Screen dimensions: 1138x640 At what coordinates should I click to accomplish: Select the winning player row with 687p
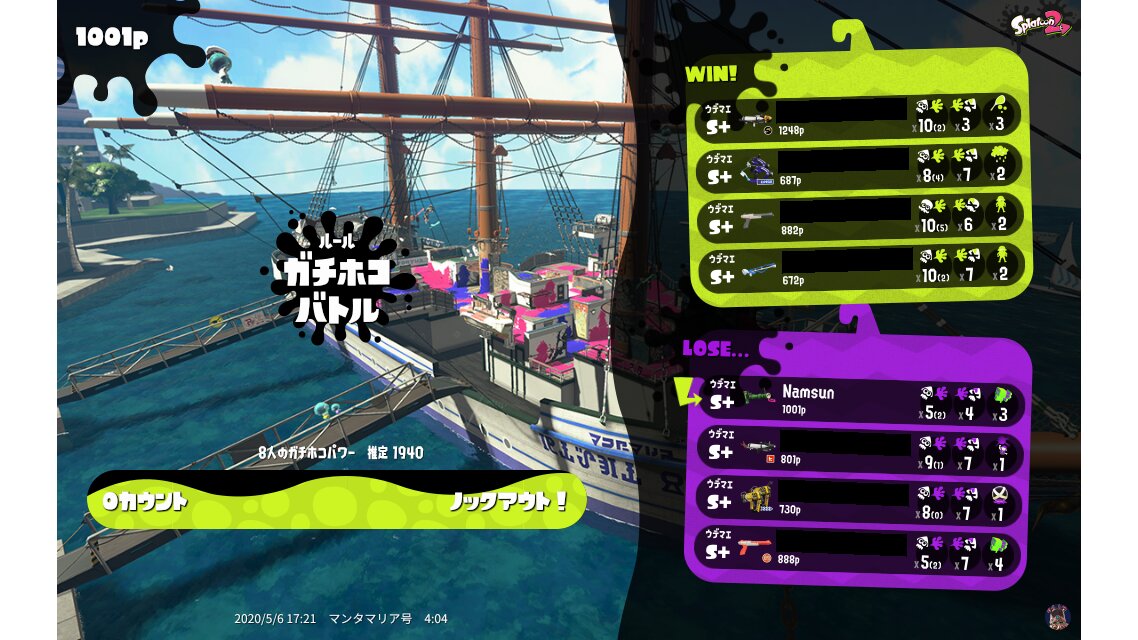click(860, 167)
